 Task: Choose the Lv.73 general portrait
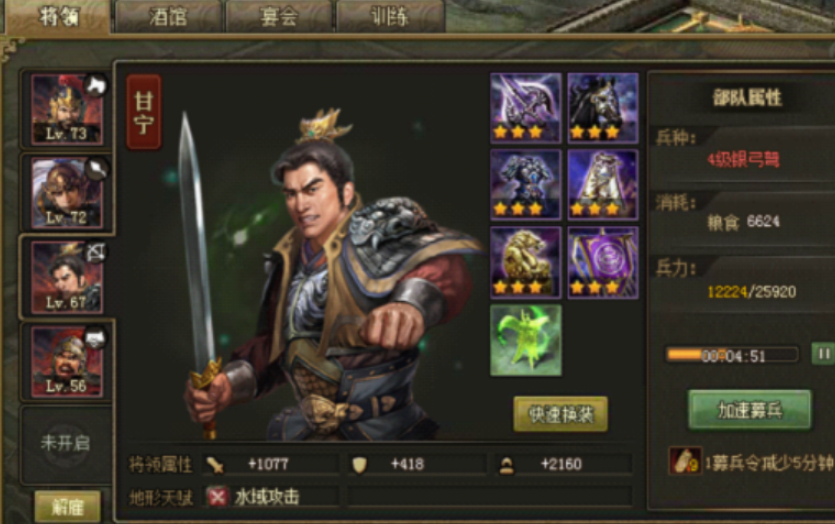(x=66, y=110)
